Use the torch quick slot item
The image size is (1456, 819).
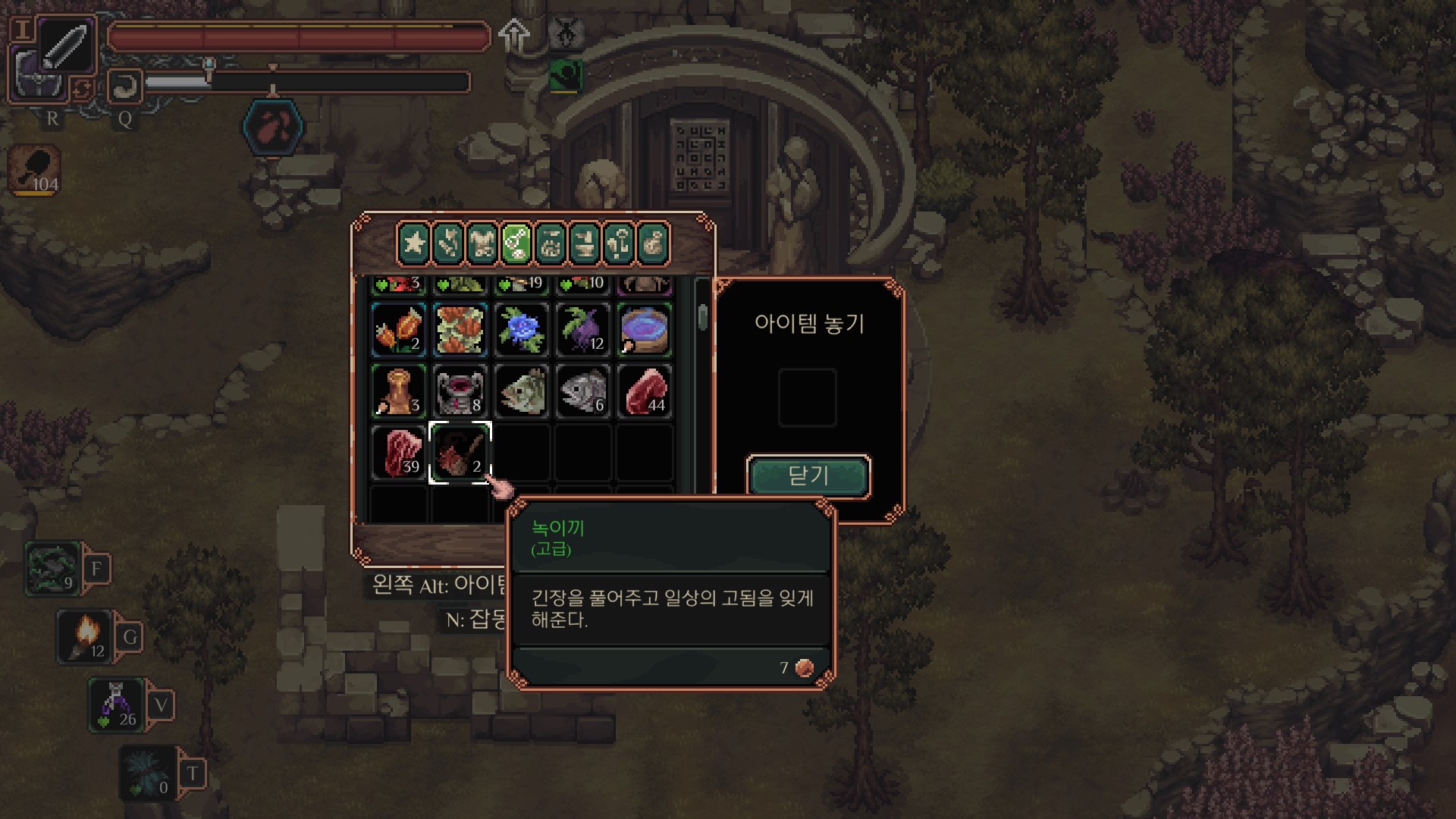pyautogui.click(x=85, y=637)
